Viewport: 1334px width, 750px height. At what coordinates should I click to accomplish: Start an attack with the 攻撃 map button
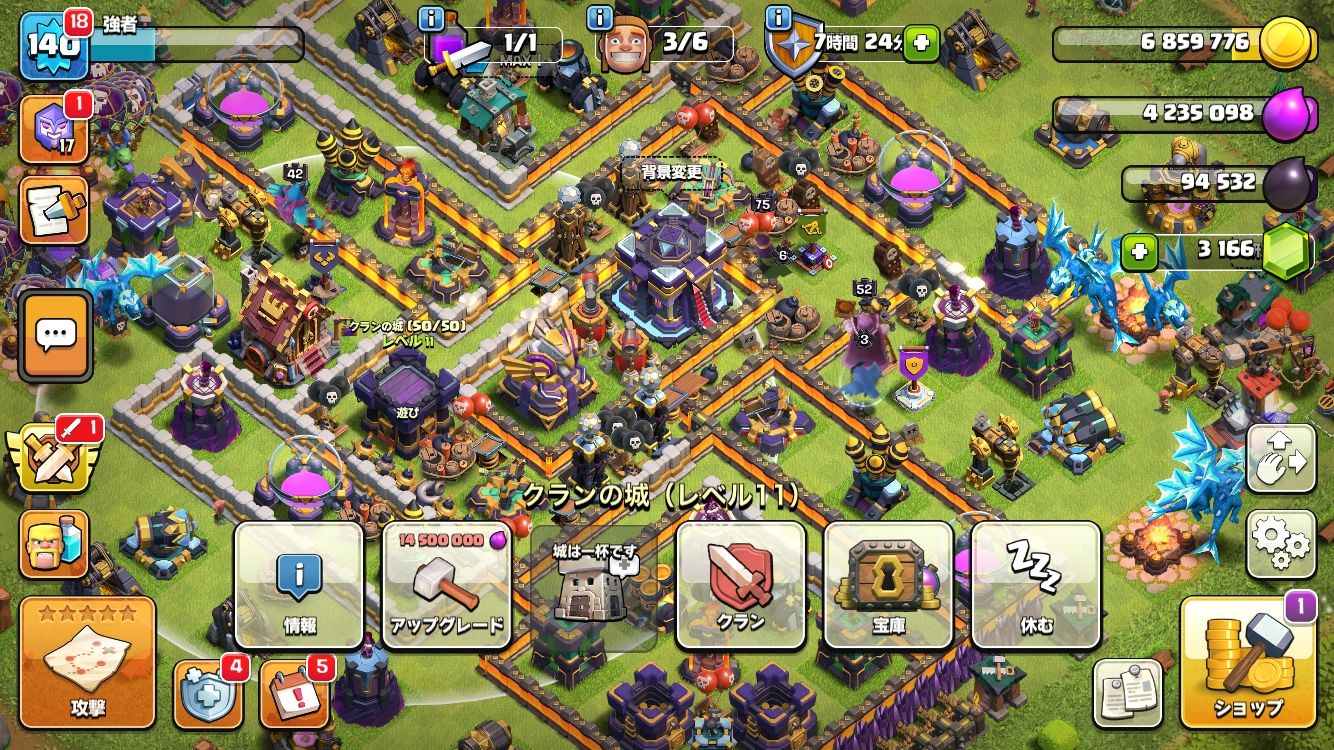pyautogui.click(x=87, y=662)
